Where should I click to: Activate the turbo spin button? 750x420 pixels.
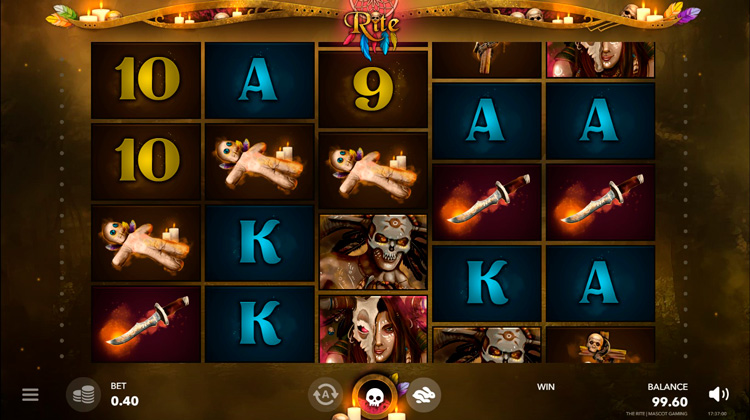click(x=424, y=395)
